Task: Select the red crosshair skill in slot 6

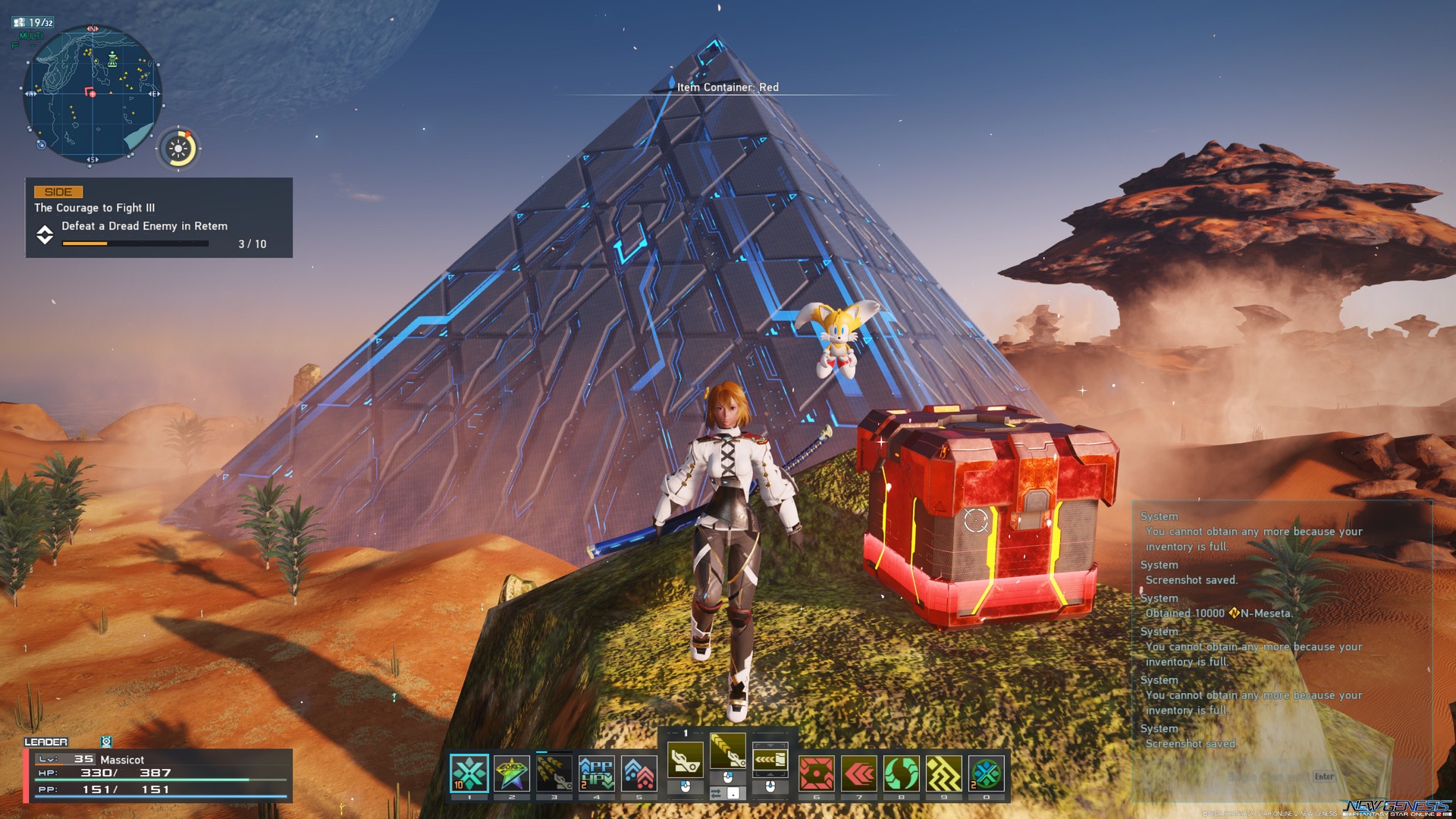Action: [x=817, y=771]
